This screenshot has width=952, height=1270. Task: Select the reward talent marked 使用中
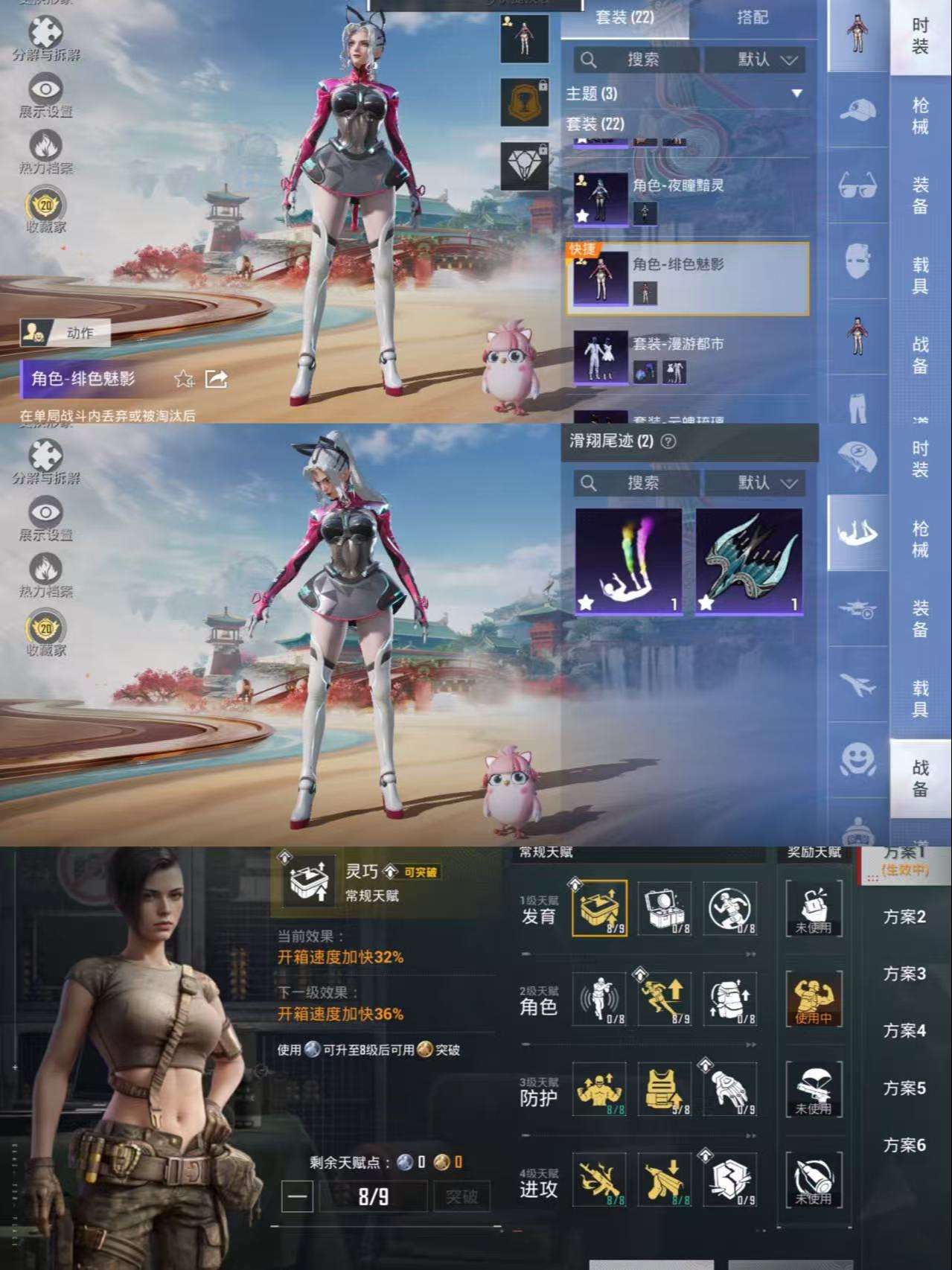click(814, 999)
